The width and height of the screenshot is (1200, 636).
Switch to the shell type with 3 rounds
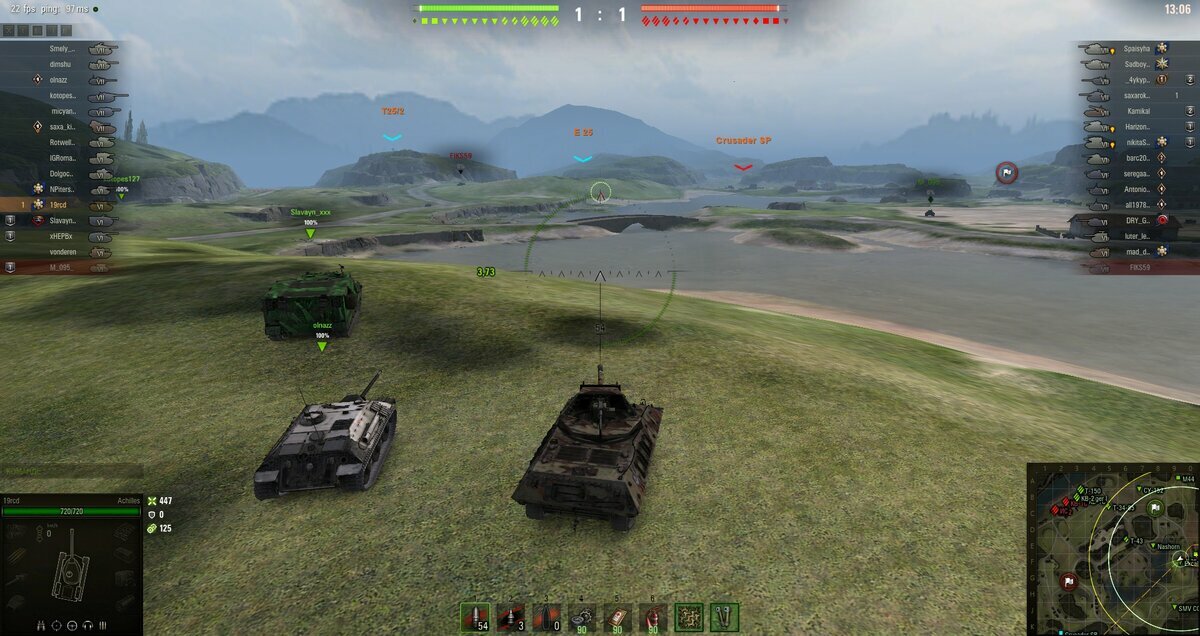point(510,617)
